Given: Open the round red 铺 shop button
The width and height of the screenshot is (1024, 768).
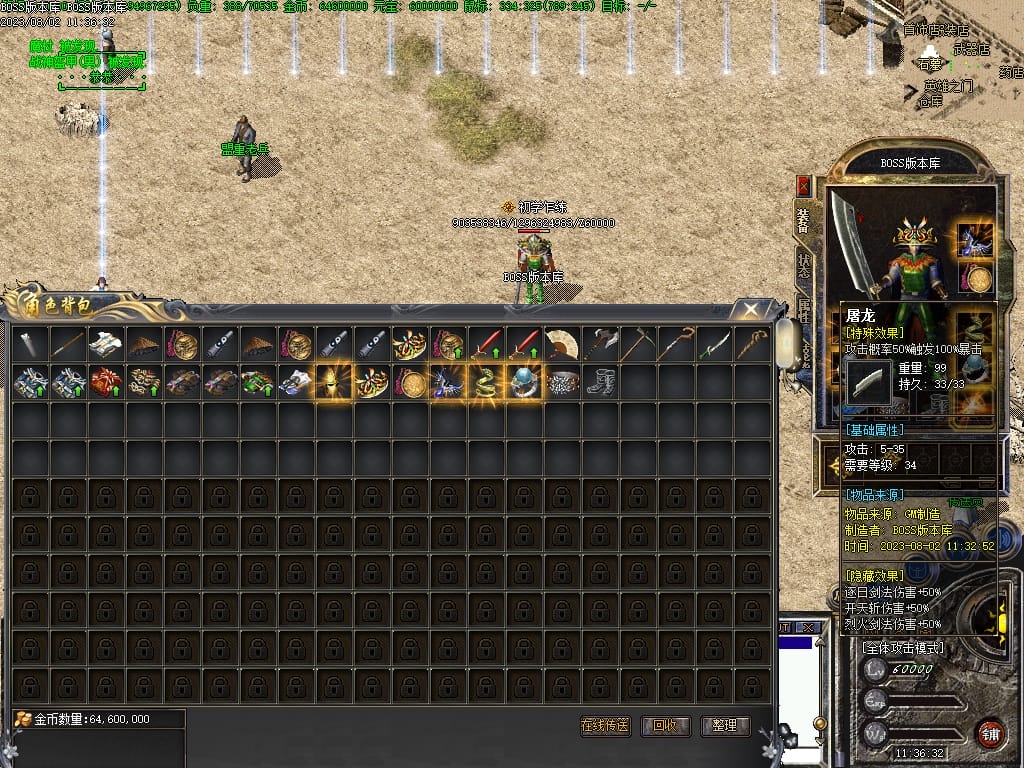Looking at the screenshot, I should point(990,731).
